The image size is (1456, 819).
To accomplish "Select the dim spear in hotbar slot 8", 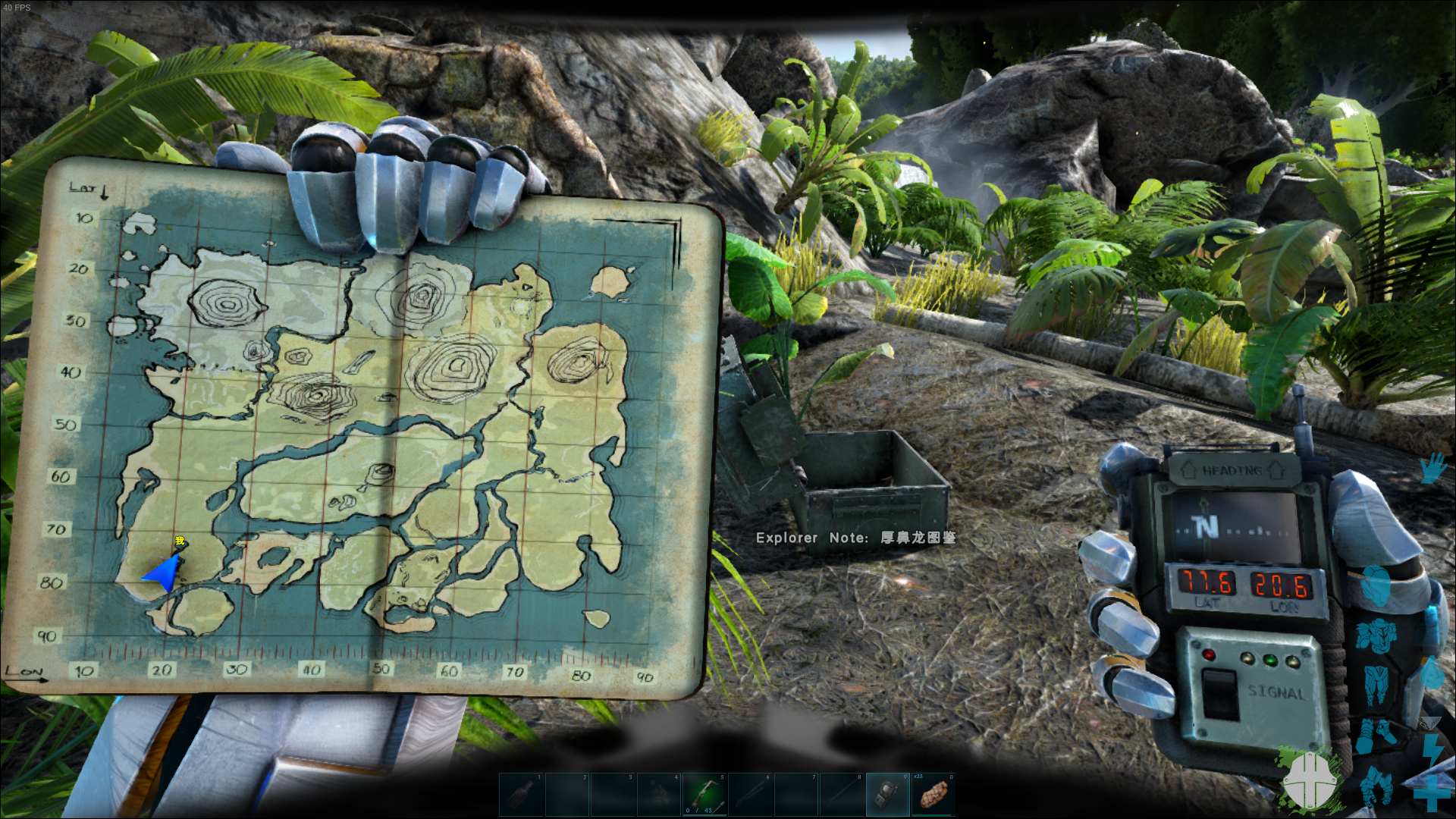I will coord(842,794).
